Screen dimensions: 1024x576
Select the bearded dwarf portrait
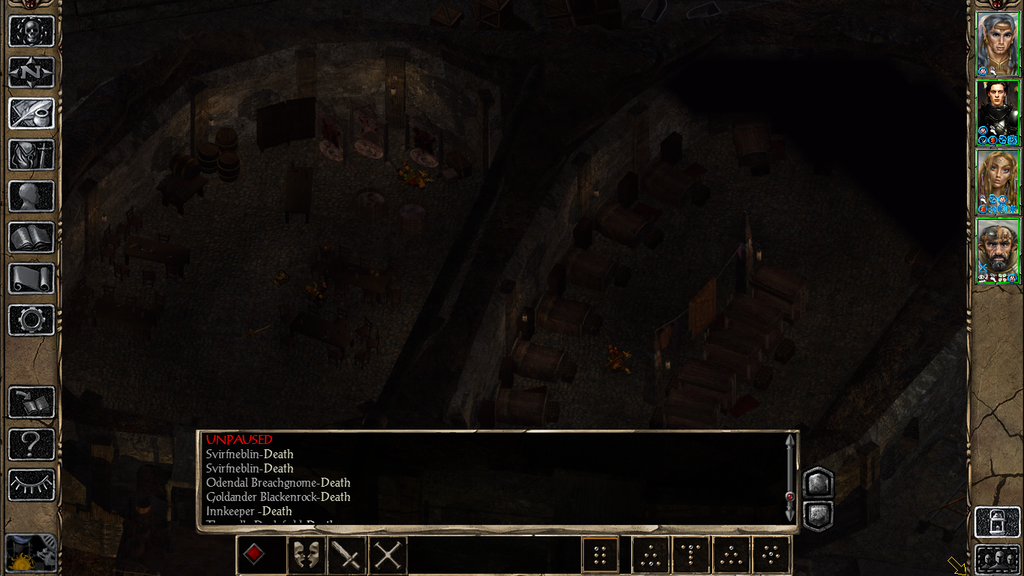[997, 250]
